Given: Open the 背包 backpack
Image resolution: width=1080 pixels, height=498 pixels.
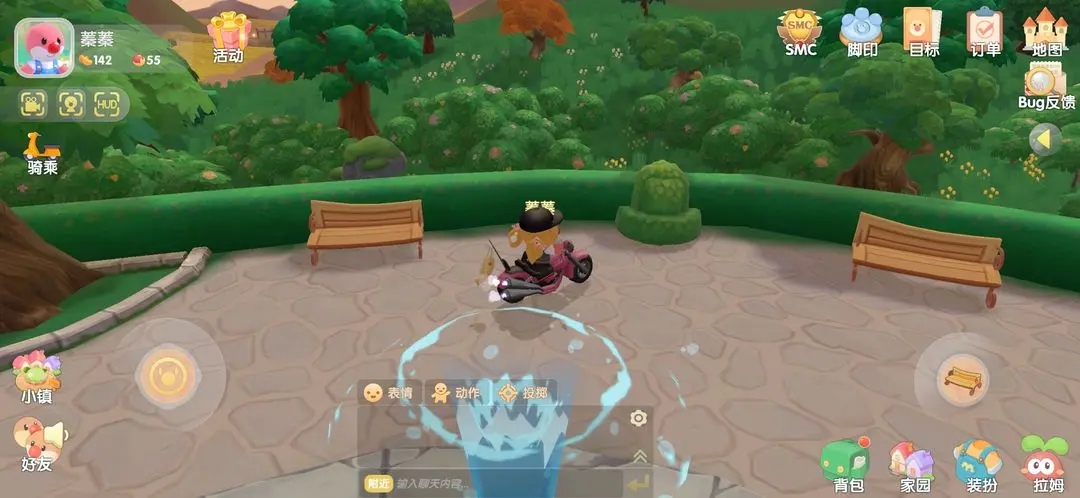Looking at the screenshot, I should [847, 465].
